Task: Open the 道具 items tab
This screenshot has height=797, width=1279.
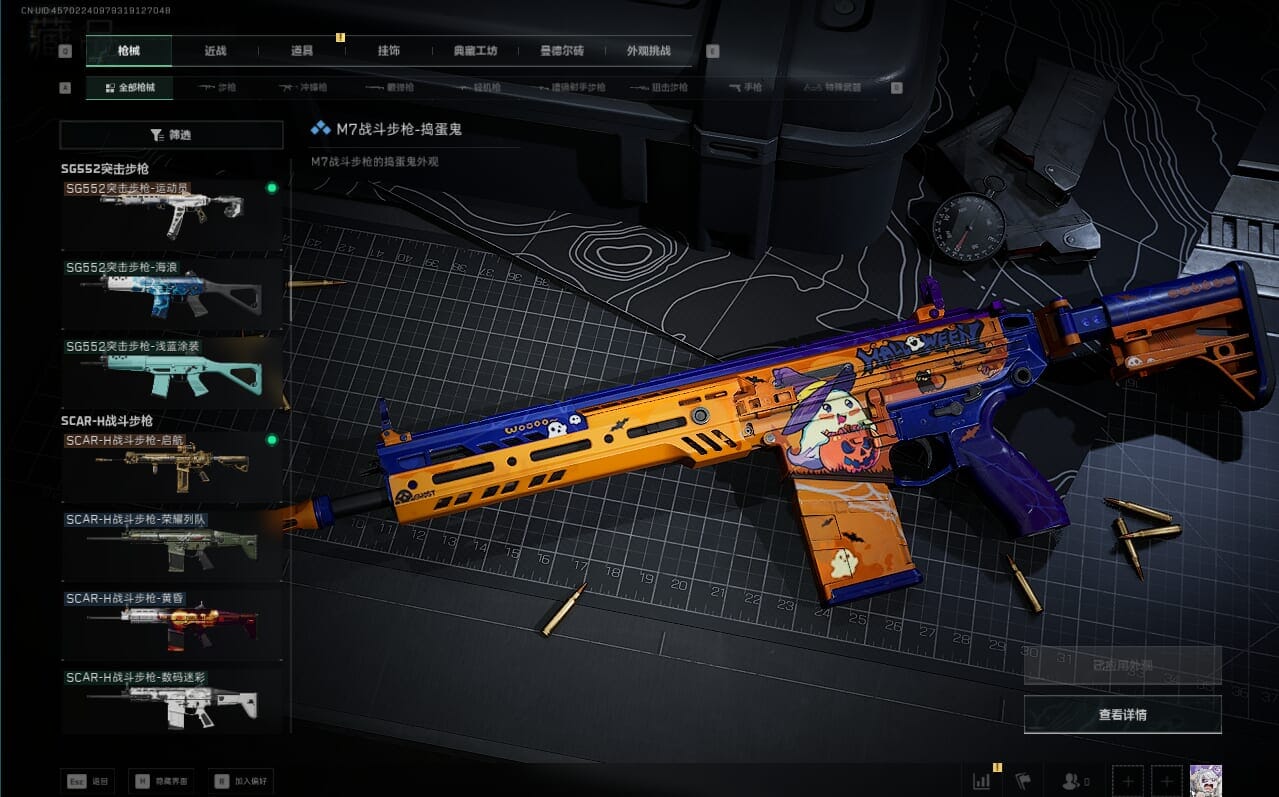Action: (302, 51)
